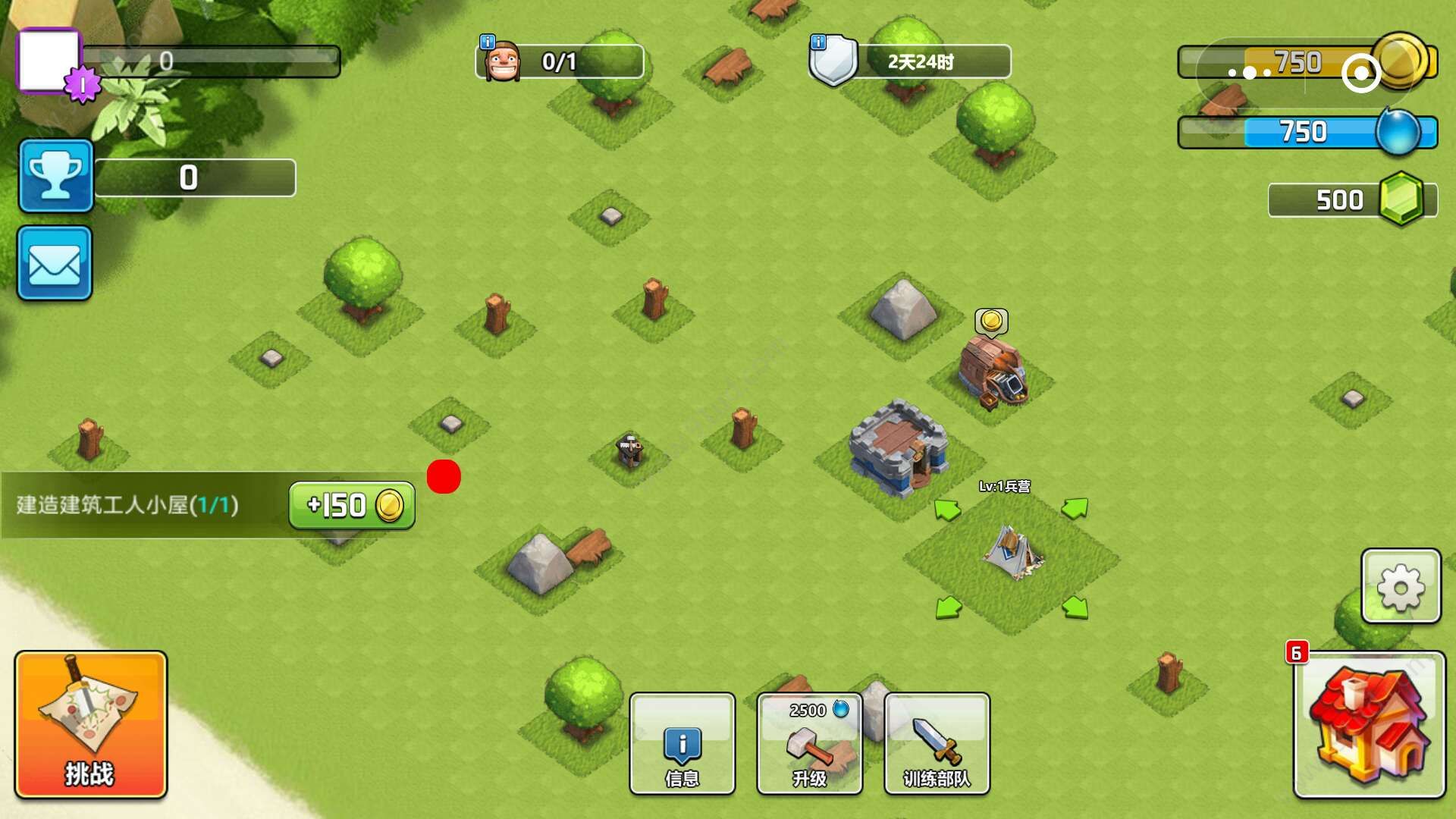Close the mini-program with the circle button
The width and height of the screenshot is (1456, 819).
pyautogui.click(x=1361, y=73)
